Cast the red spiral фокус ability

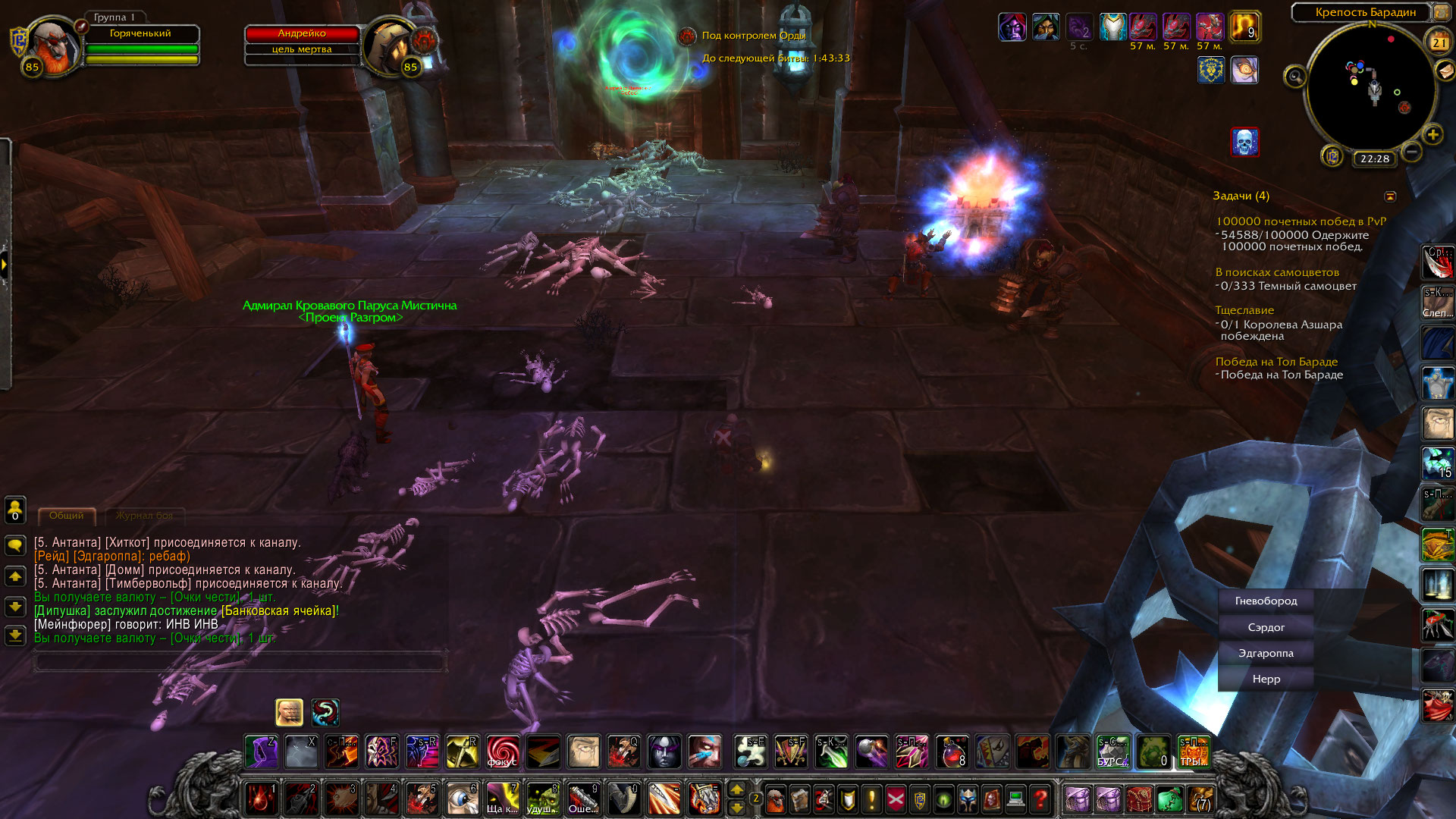[503, 752]
